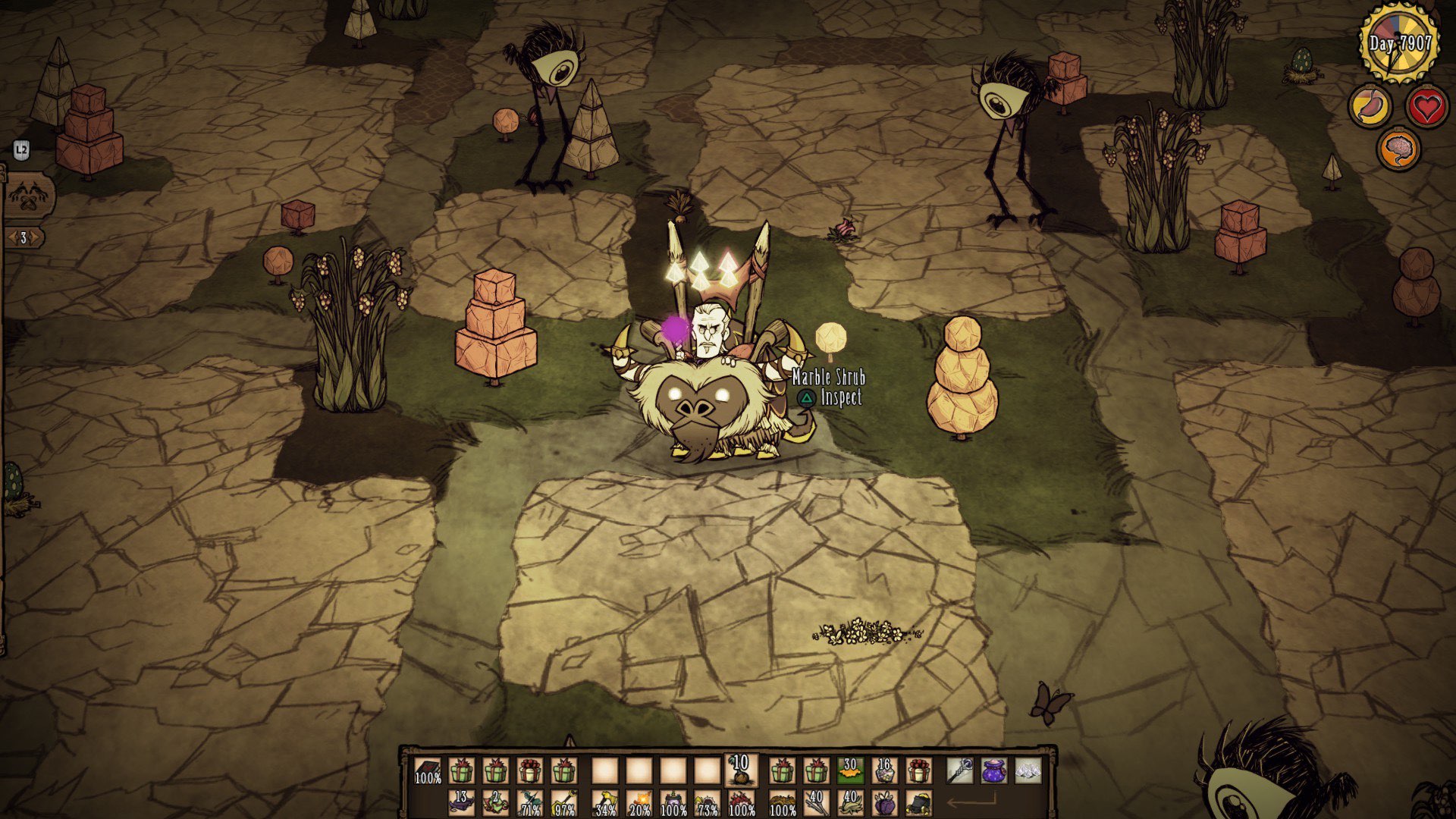
Task: Select the equipped staff slot
Action: pyautogui.click(x=960, y=771)
